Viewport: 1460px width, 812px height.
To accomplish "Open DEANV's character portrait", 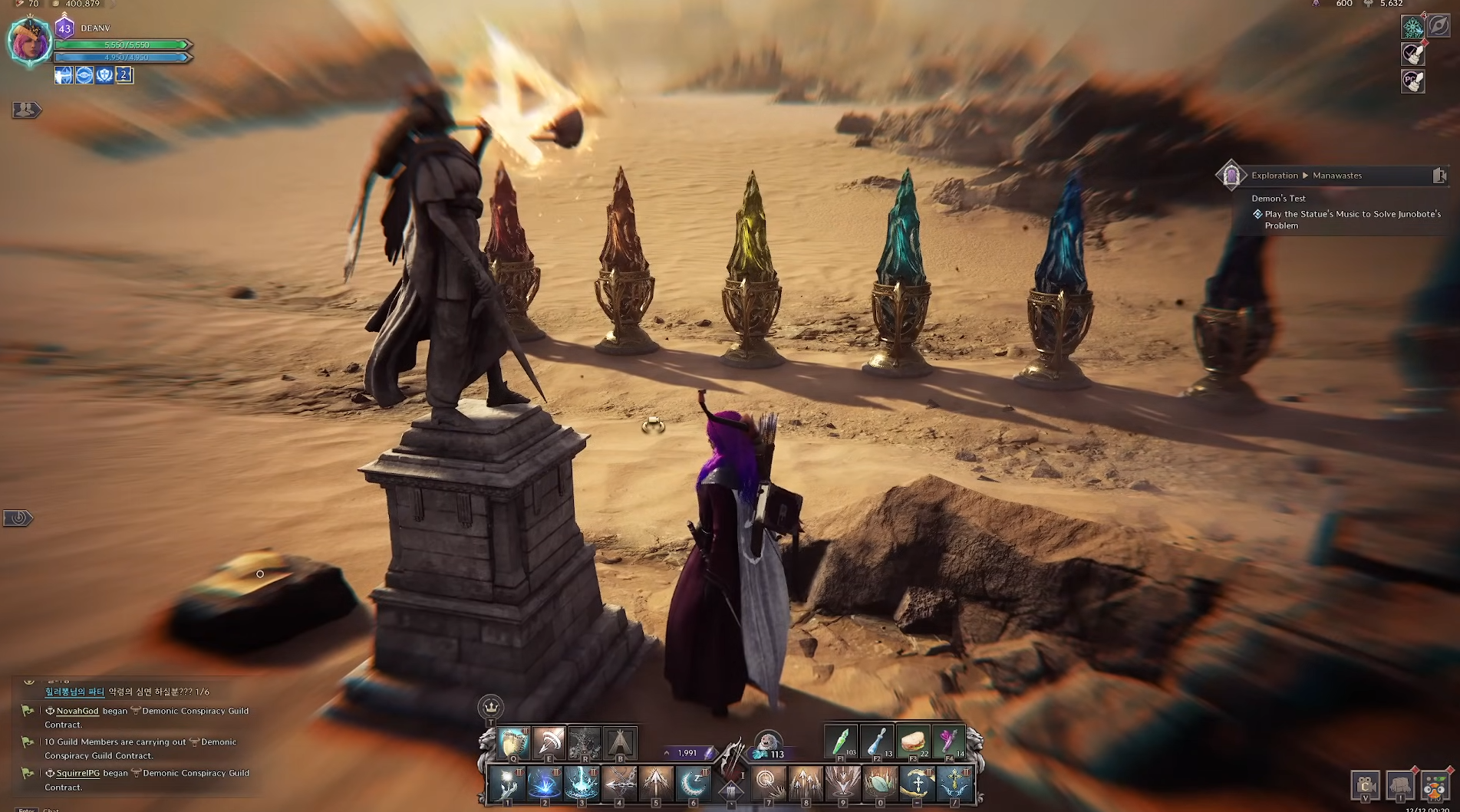I will (x=30, y=41).
